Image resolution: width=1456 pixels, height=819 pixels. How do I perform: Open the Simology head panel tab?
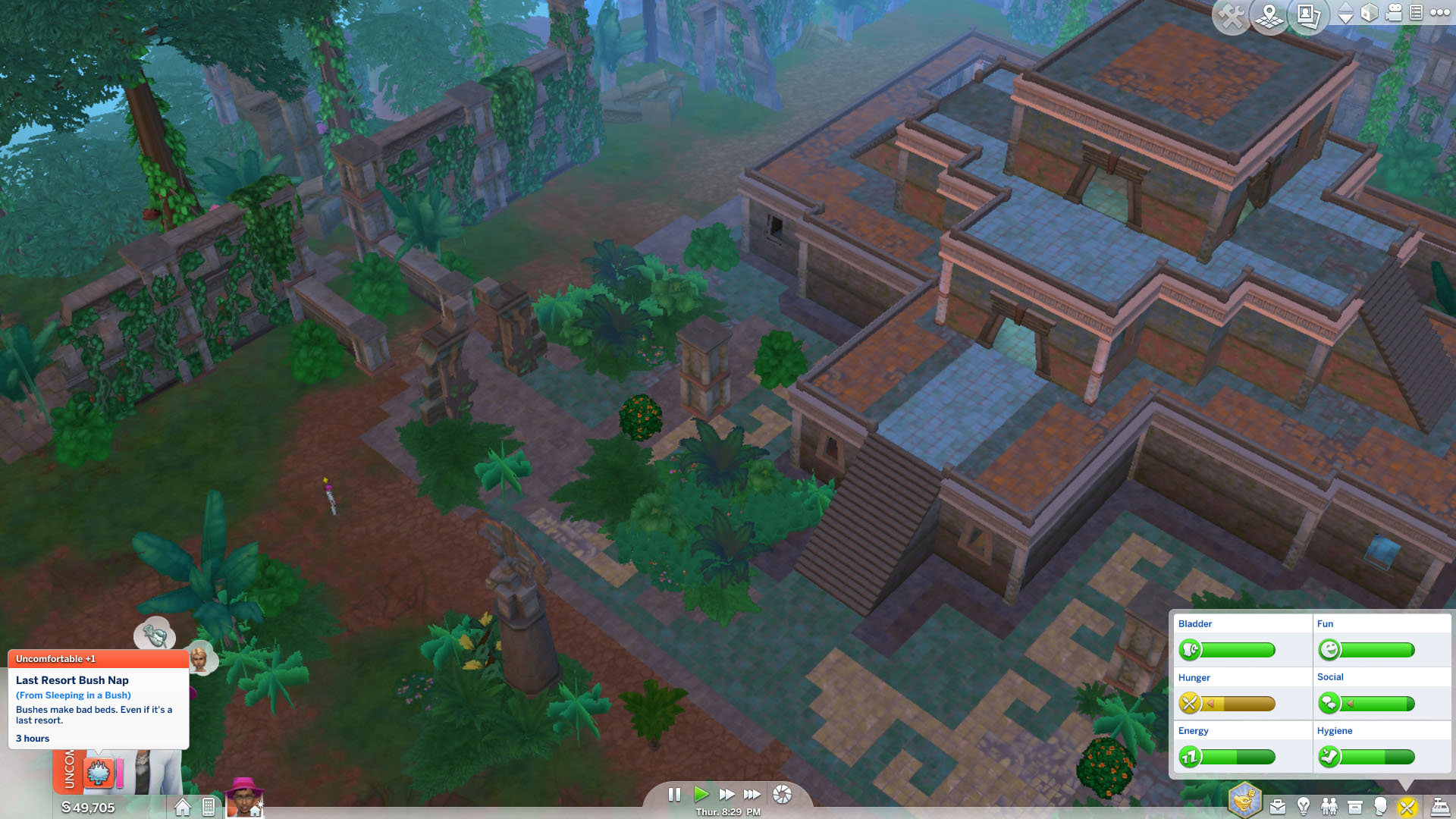(1381, 806)
